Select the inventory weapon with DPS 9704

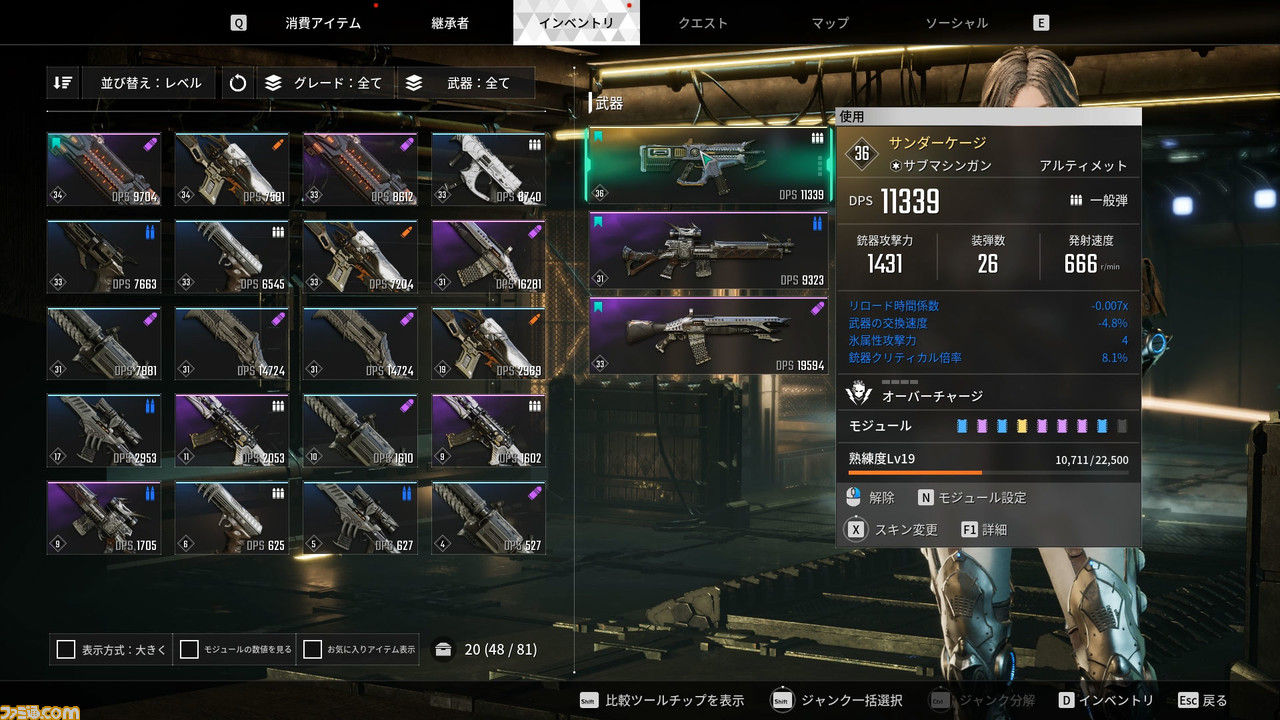104,169
